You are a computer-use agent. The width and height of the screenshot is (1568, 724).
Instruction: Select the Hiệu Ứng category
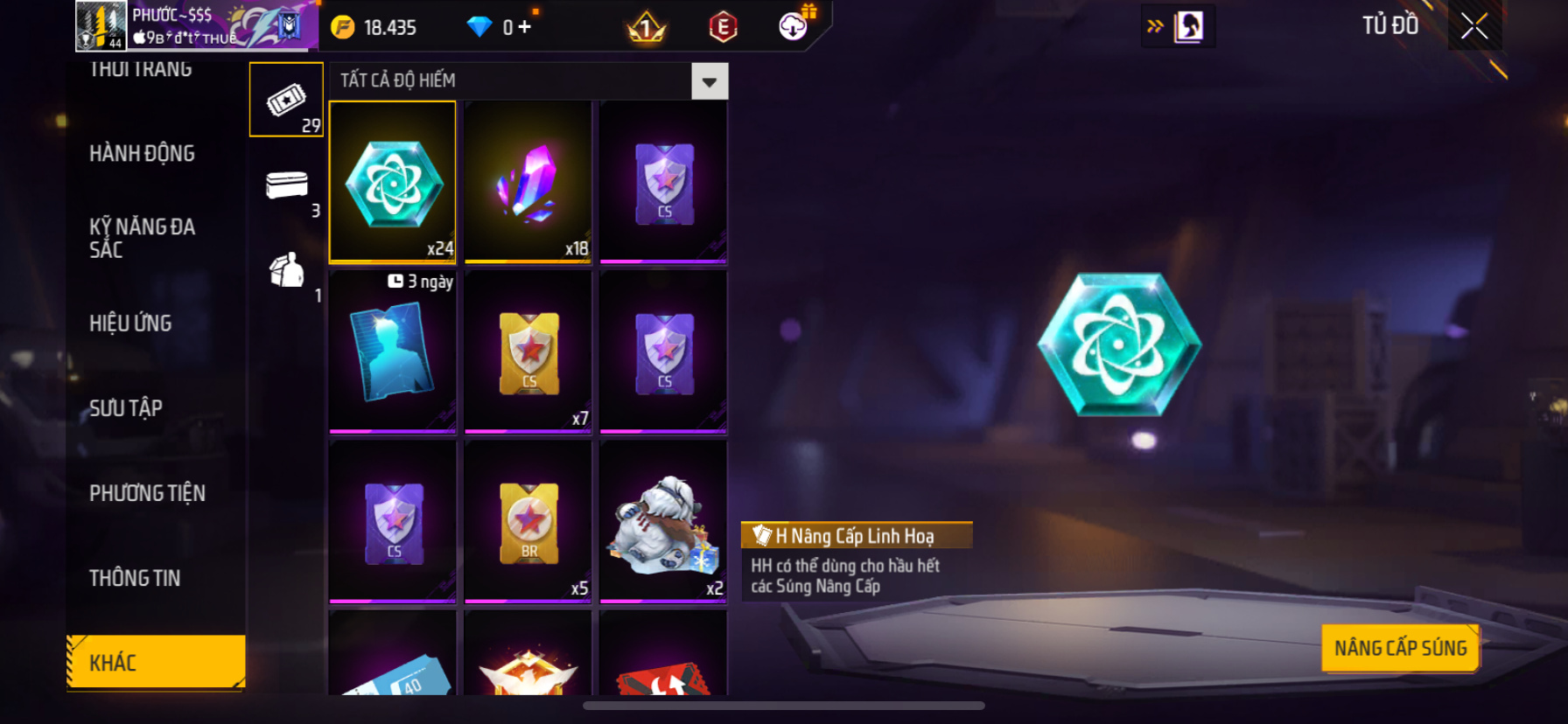coord(130,324)
